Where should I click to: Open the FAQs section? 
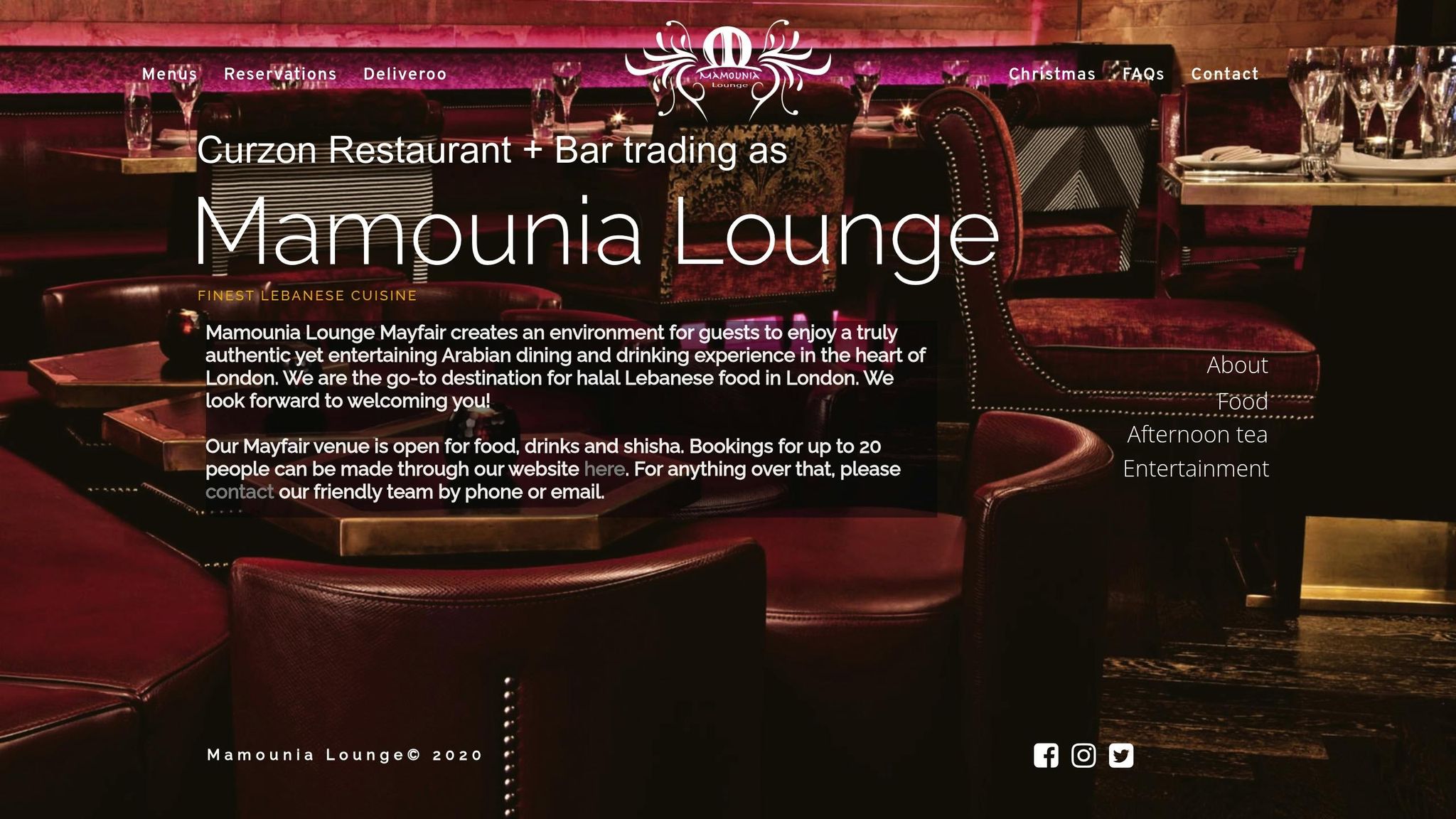click(1143, 74)
